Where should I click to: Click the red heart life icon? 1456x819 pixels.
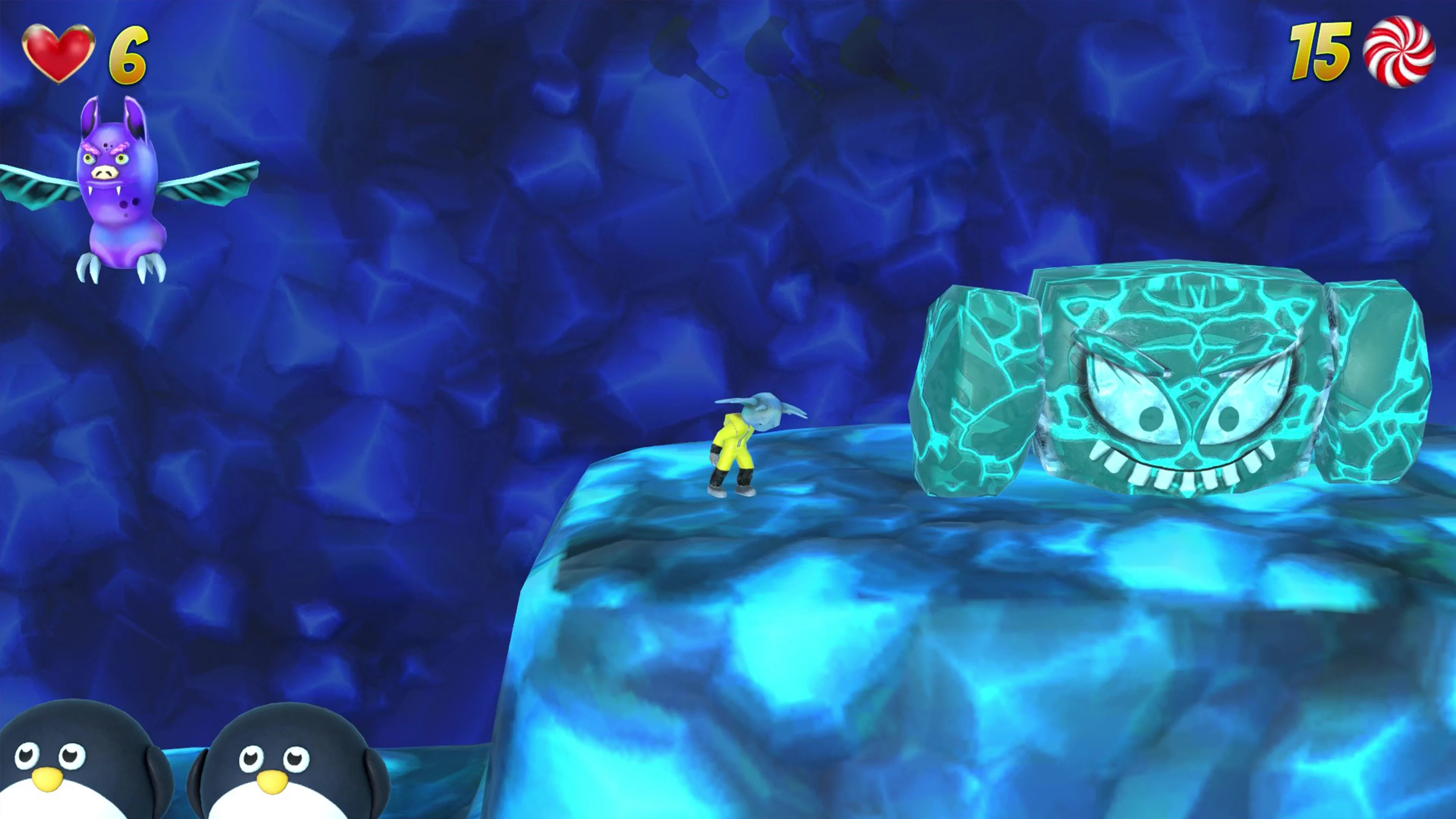[x=60, y=51]
